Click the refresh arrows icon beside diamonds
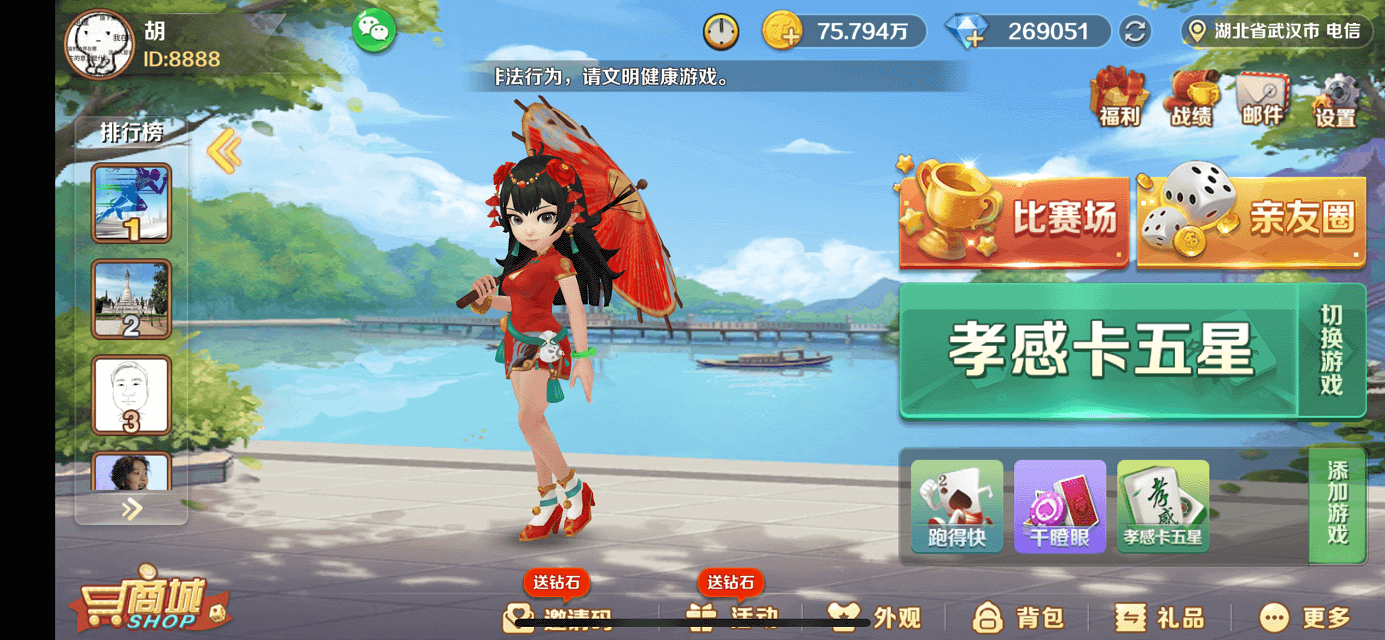The height and width of the screenshot is (640, 1385). tap(1135, 31)
